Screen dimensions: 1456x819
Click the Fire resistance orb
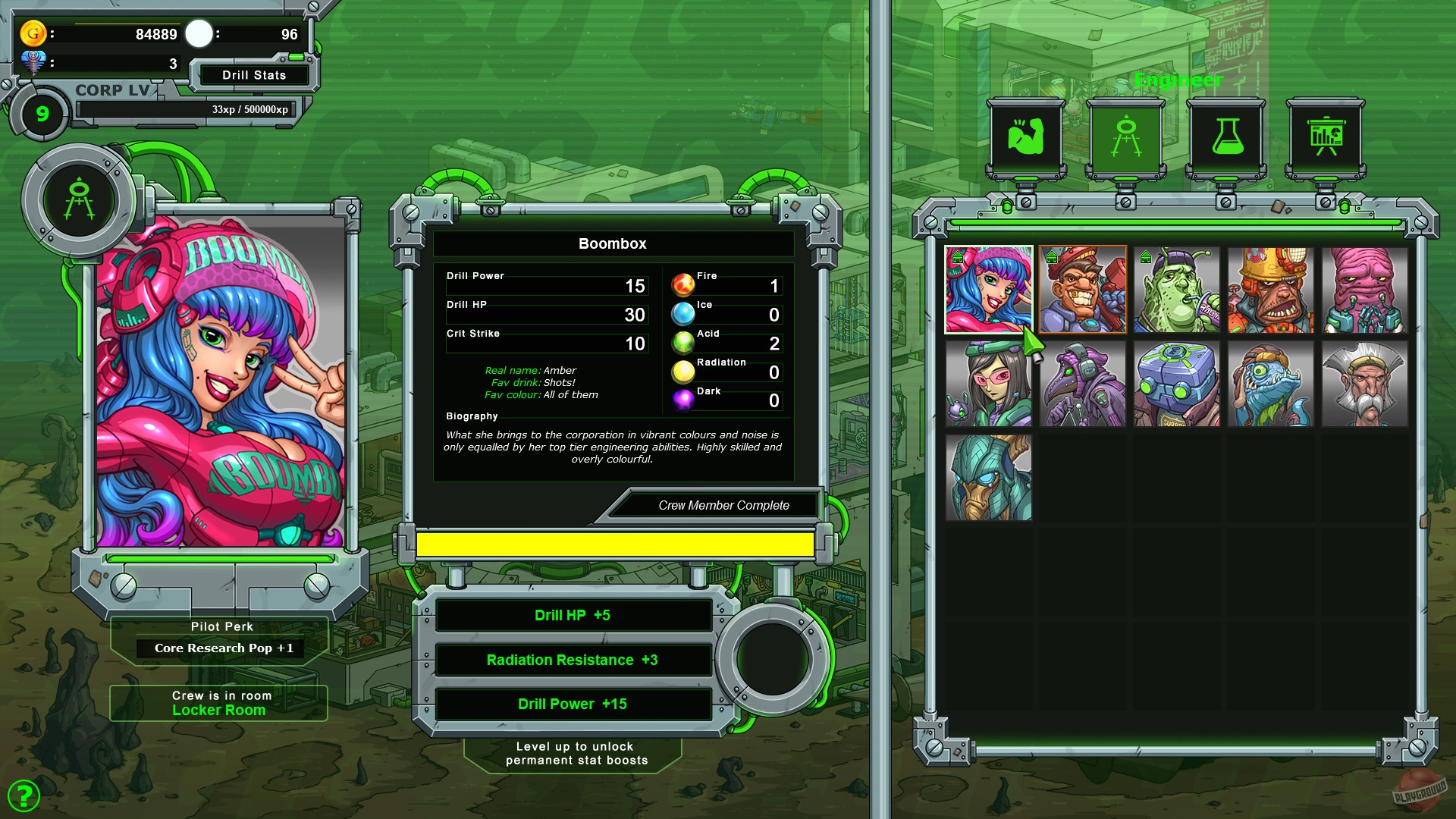pos(682,286)
